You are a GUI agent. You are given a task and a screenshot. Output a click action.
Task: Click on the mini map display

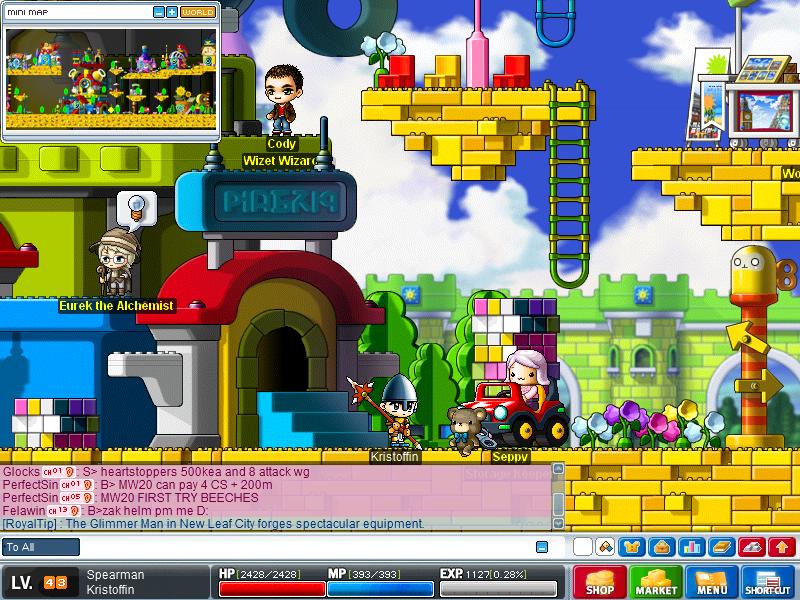pyautogui.click(x=110, y=78)
